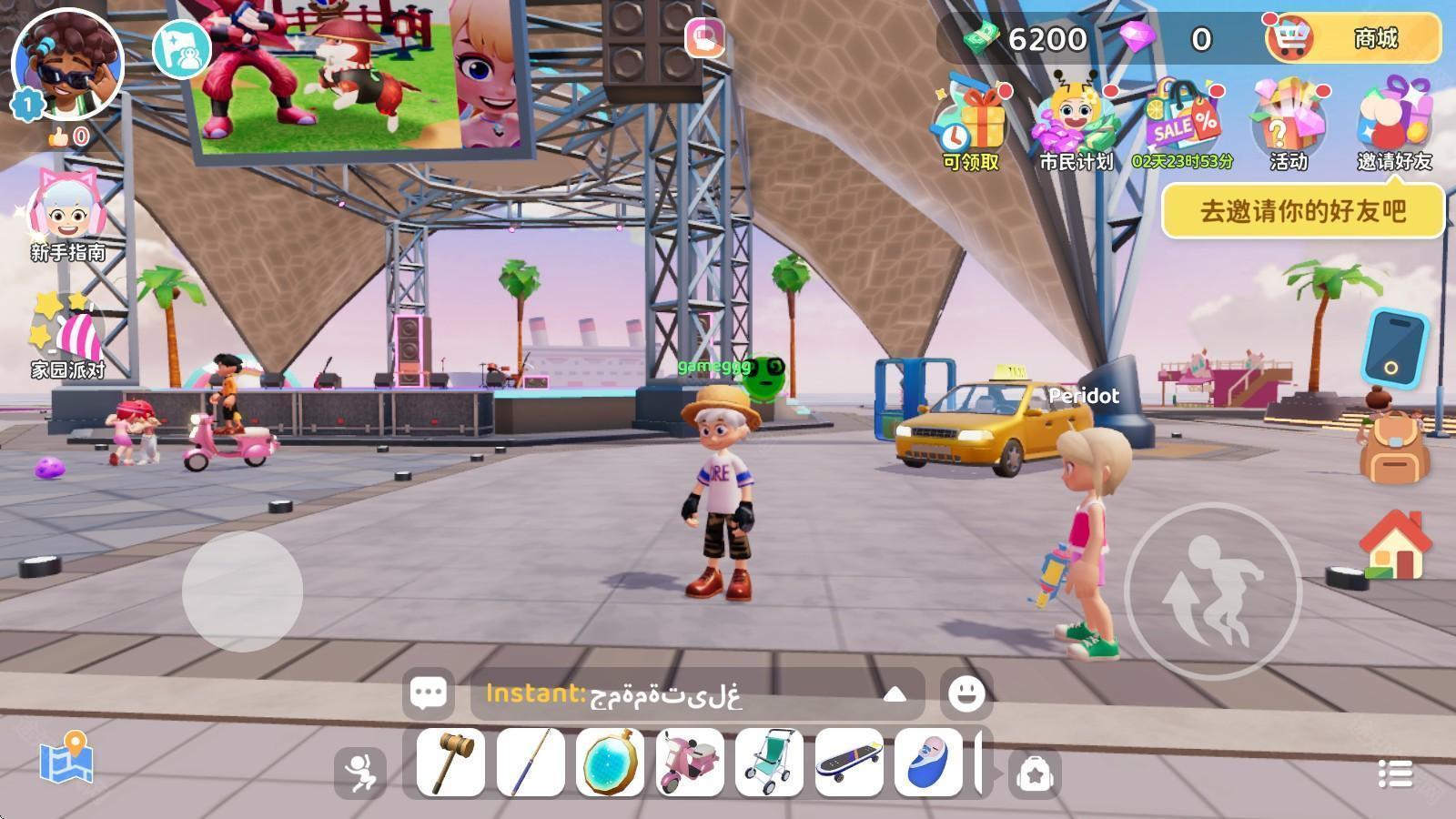Select the skateboard hotbar slot
1456x819 pixels.
849,763
